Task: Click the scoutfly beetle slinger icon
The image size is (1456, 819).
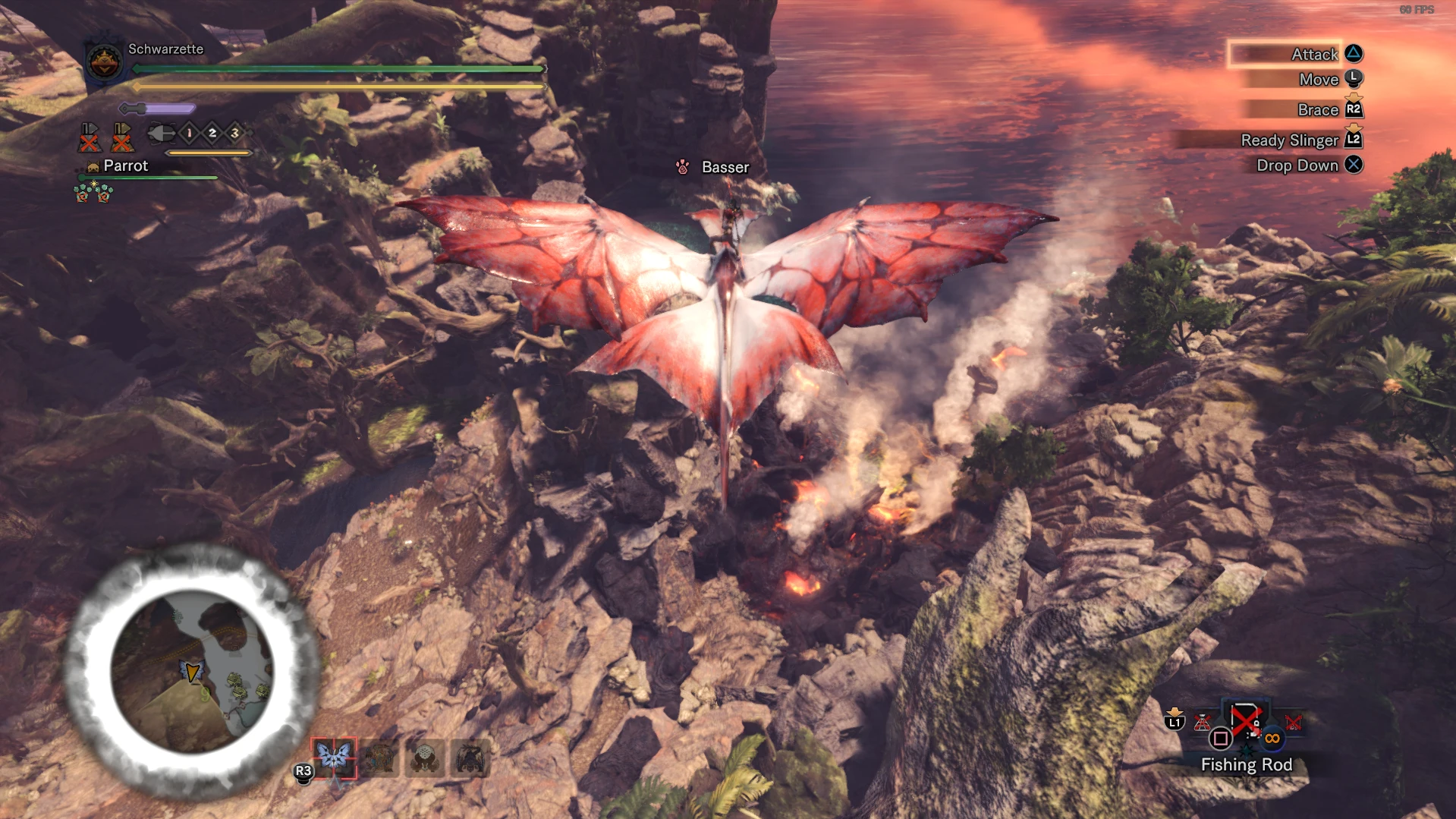Action: point(160,134)
